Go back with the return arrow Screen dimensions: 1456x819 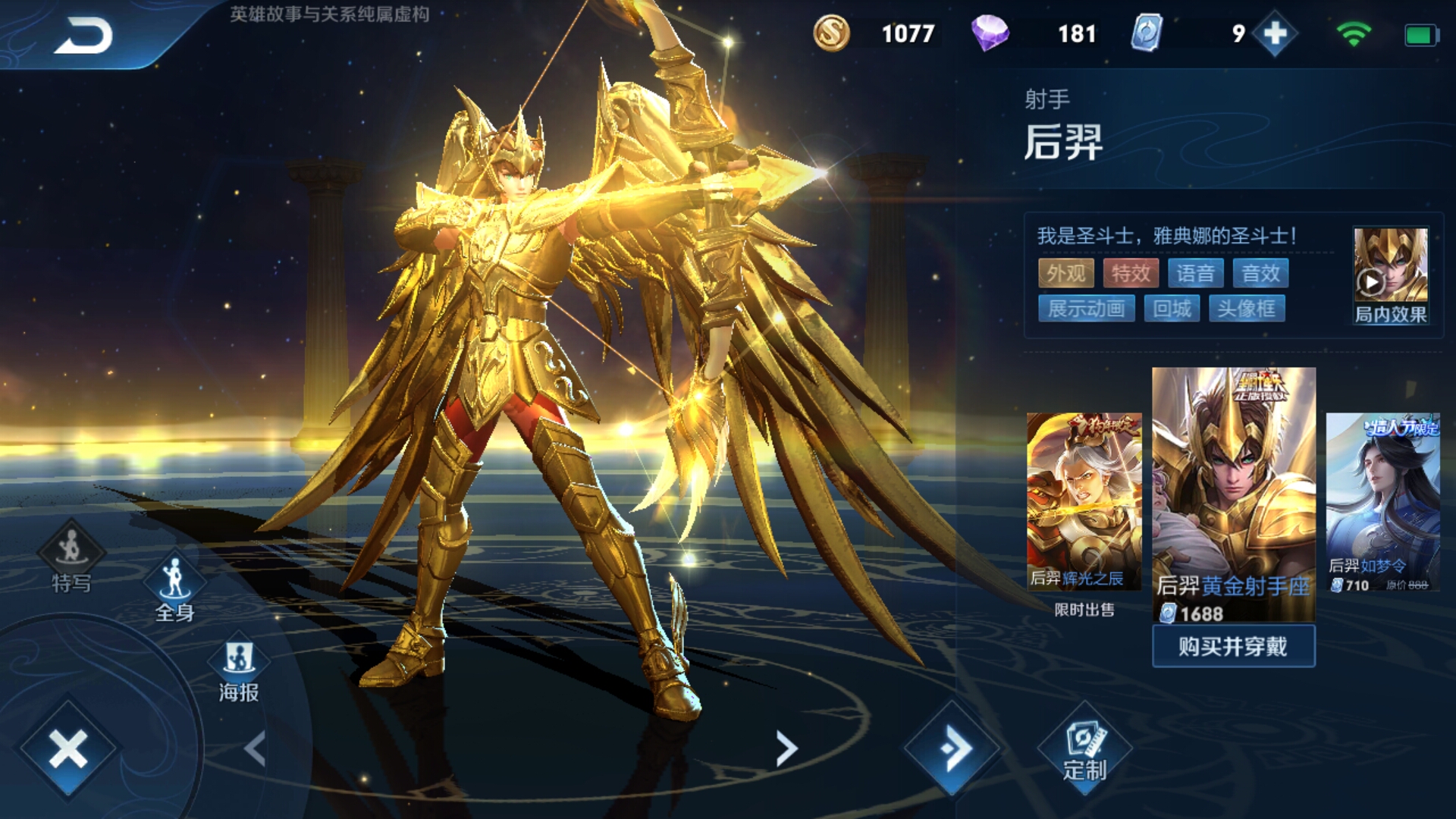(x=83, y=36)
